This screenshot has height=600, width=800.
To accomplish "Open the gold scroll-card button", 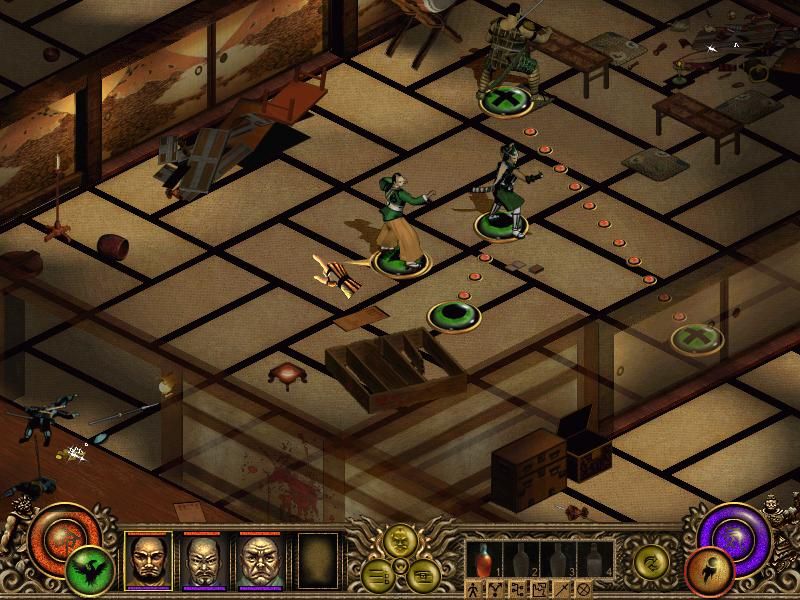I will tap(424, 574).
